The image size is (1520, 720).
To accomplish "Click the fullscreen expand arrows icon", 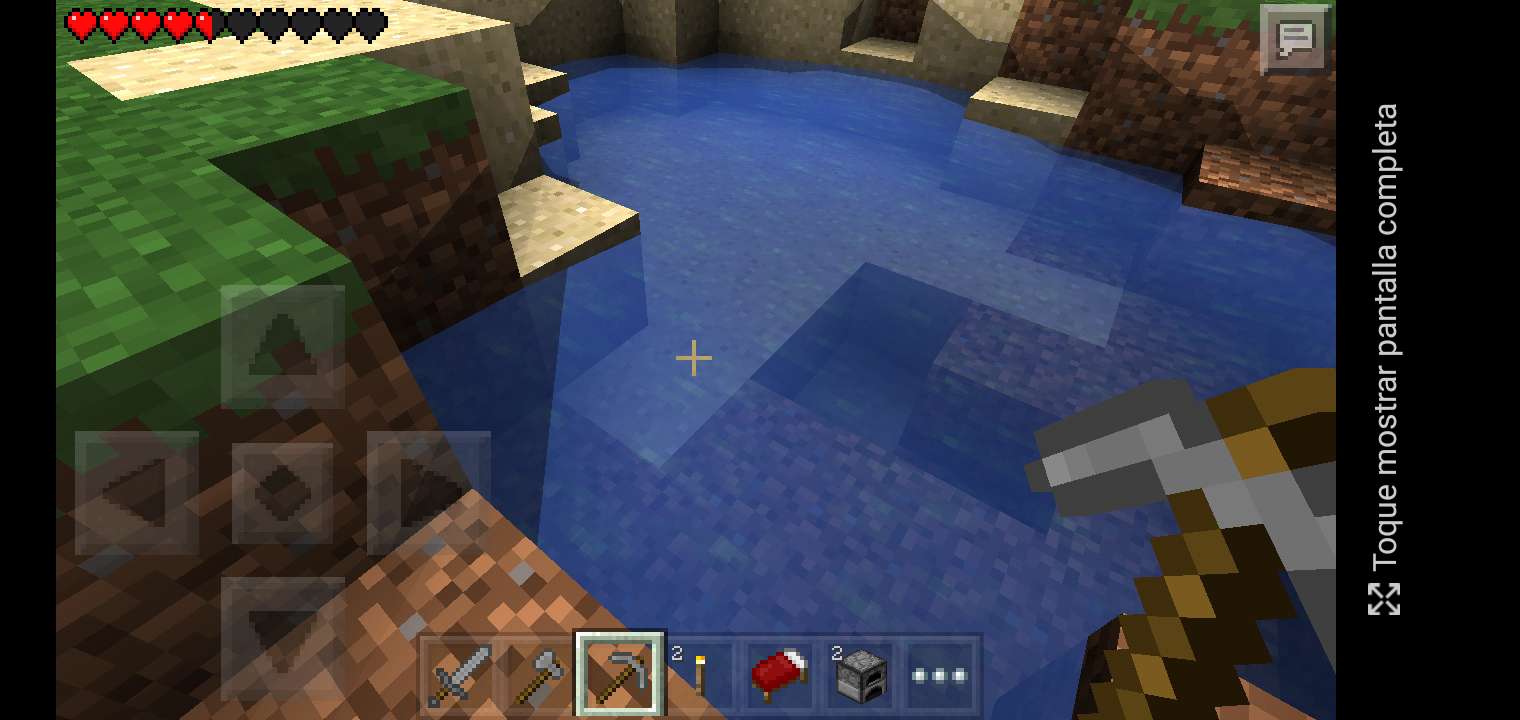I will click(1384, 600).
